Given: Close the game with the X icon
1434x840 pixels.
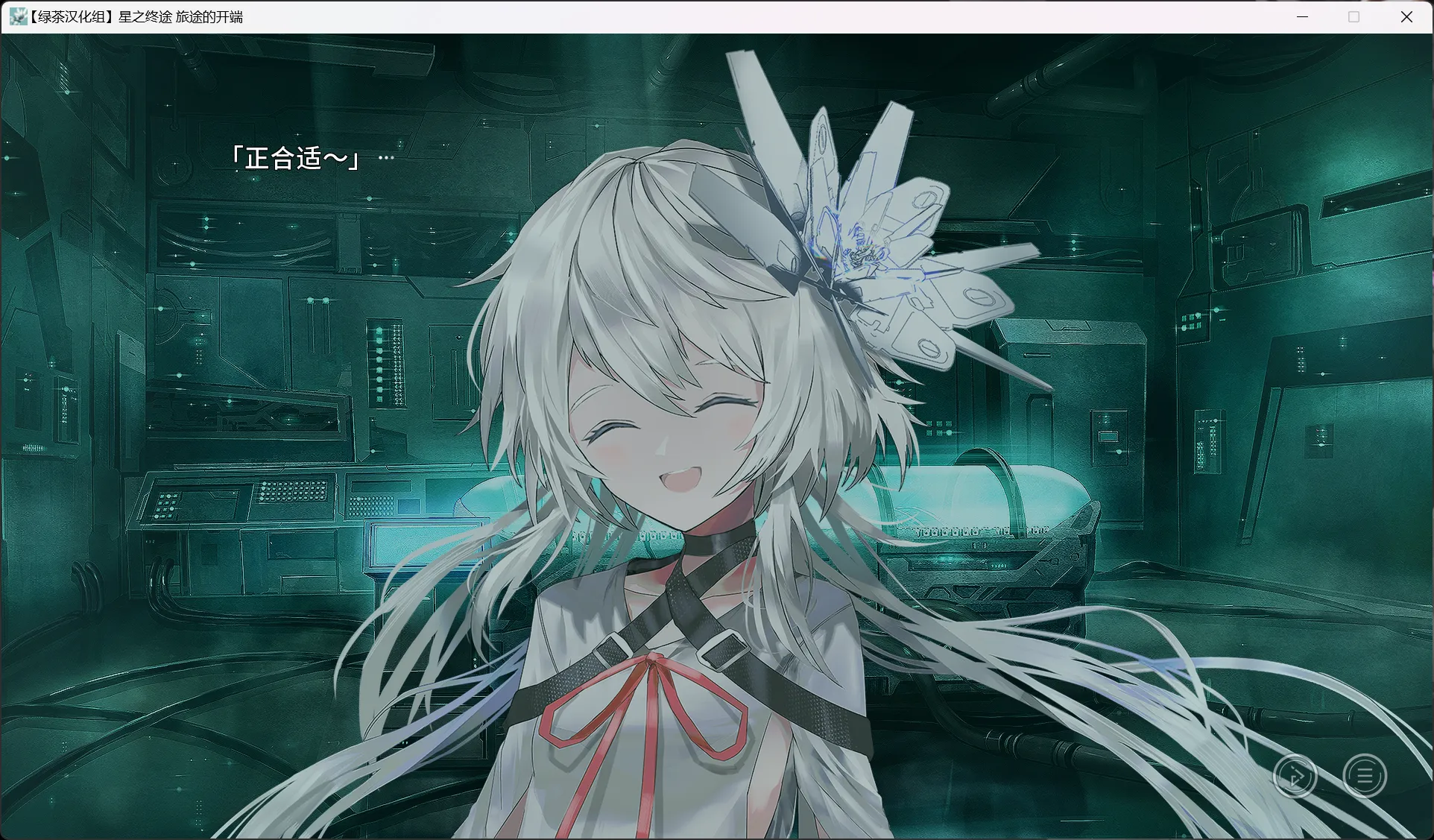Looking at the screenshot, I should [x=1407, y=16].
